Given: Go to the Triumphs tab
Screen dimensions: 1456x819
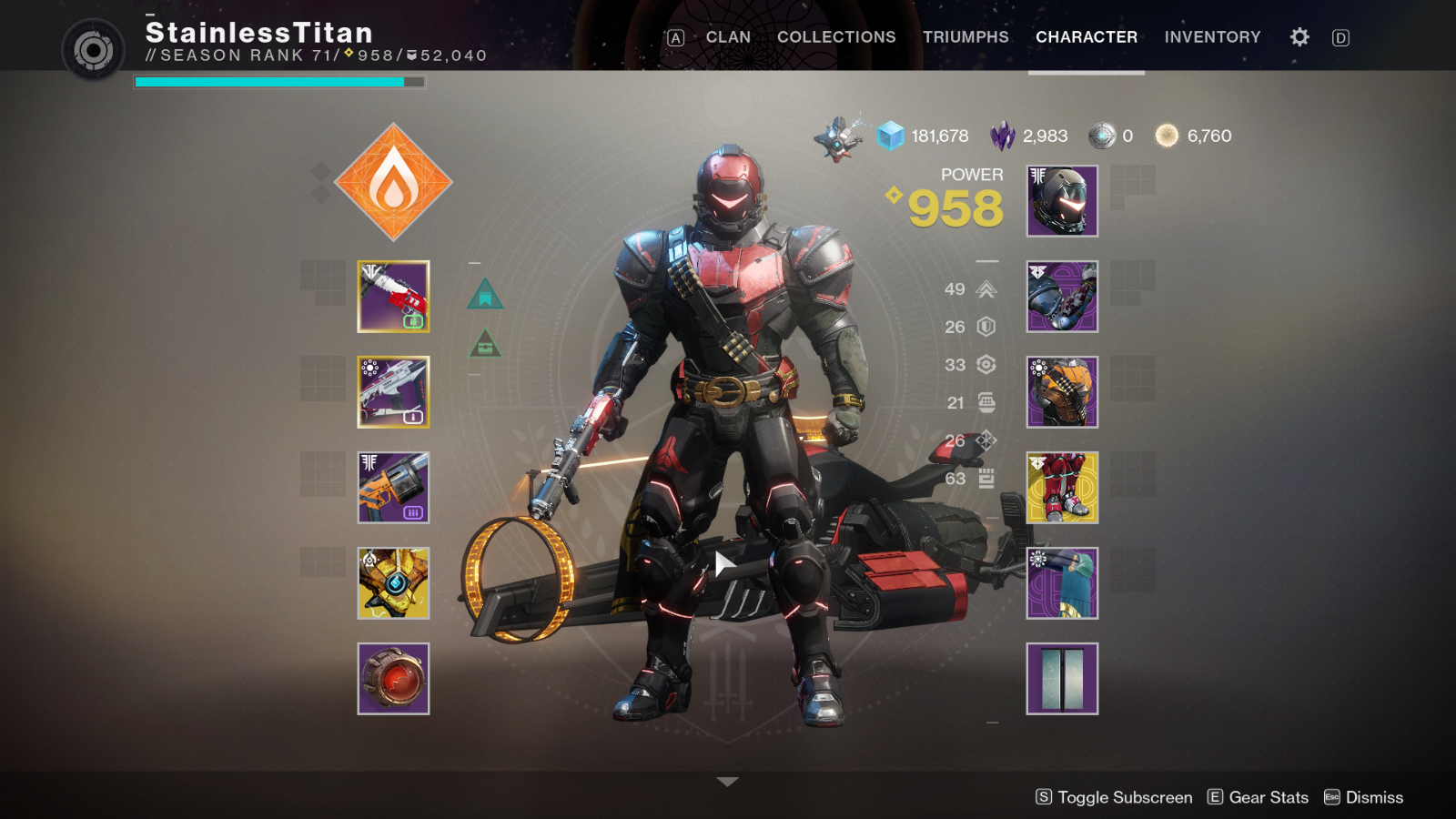Looking at the screenshot, I should [x=966, y=37].
